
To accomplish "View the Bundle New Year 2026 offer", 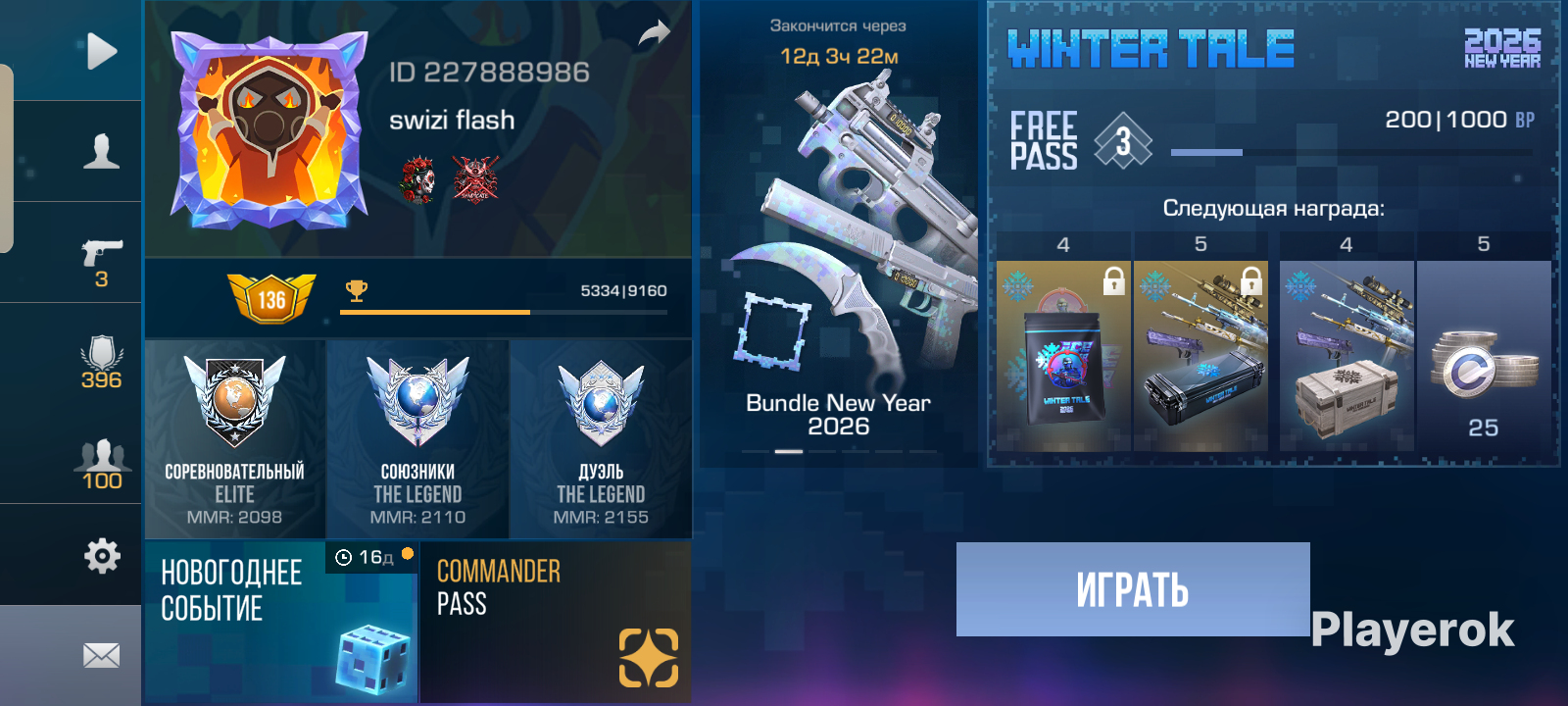I will pyautogui.click(x=839, y=245).
